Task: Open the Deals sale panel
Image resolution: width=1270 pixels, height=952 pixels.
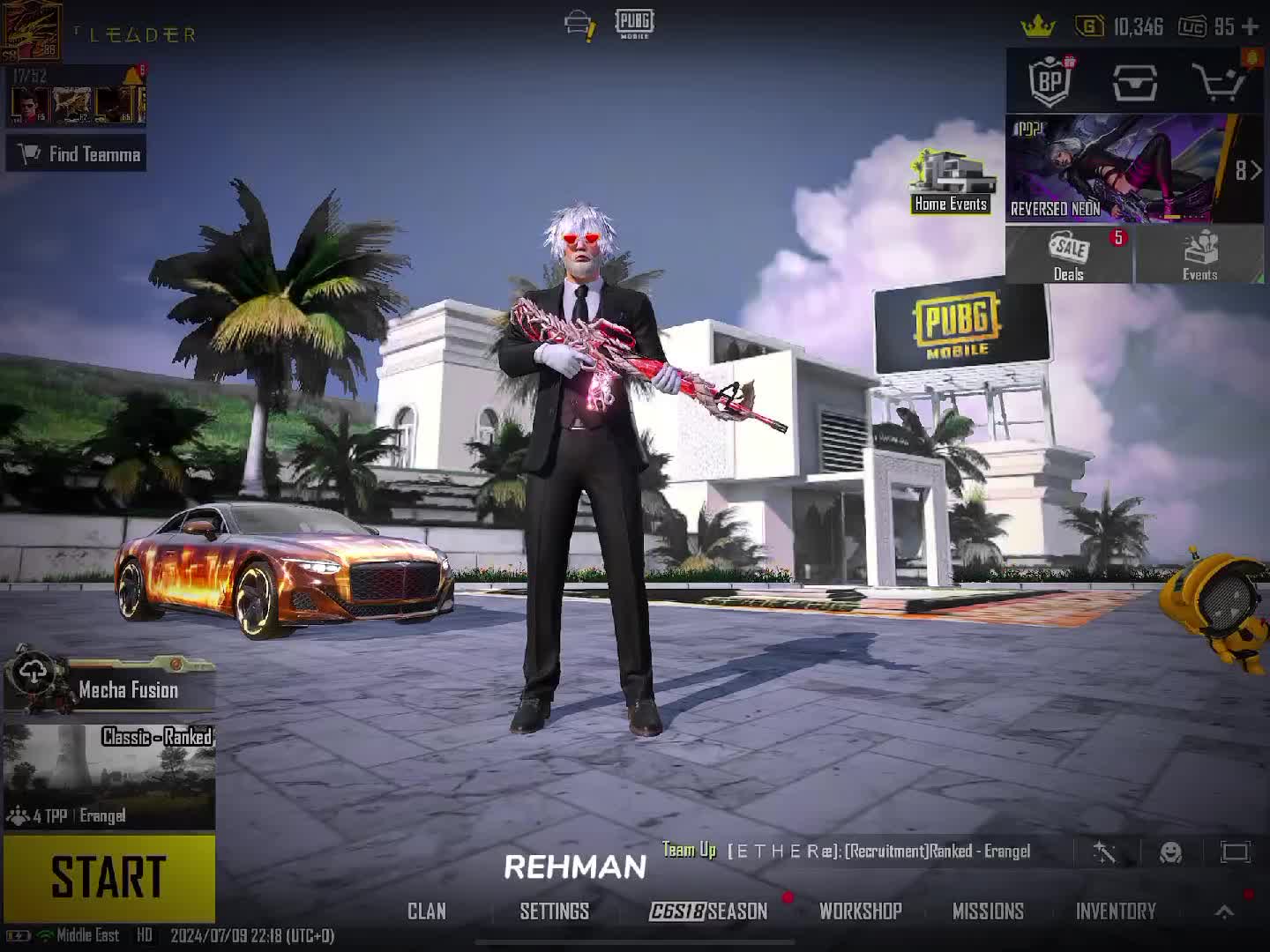Action: tap(1068, 255)
